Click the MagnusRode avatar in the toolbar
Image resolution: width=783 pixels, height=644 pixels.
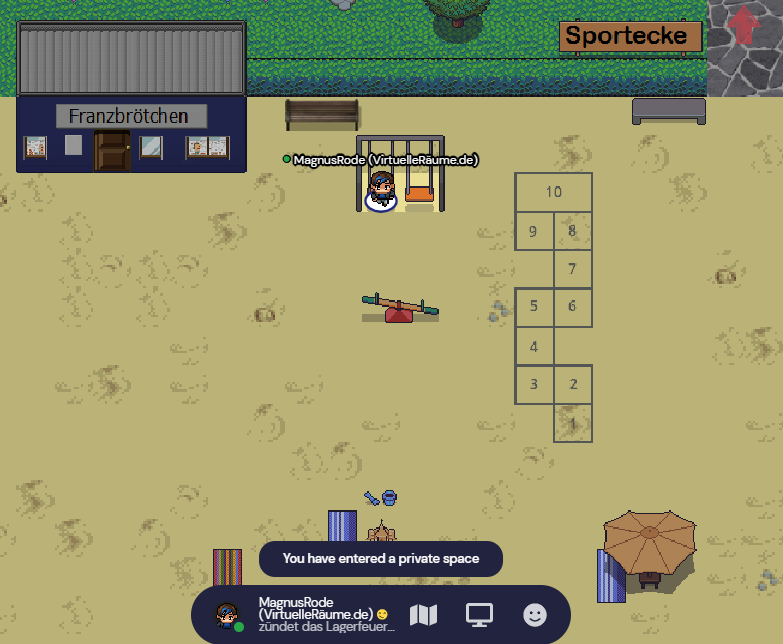pos(229,615)
